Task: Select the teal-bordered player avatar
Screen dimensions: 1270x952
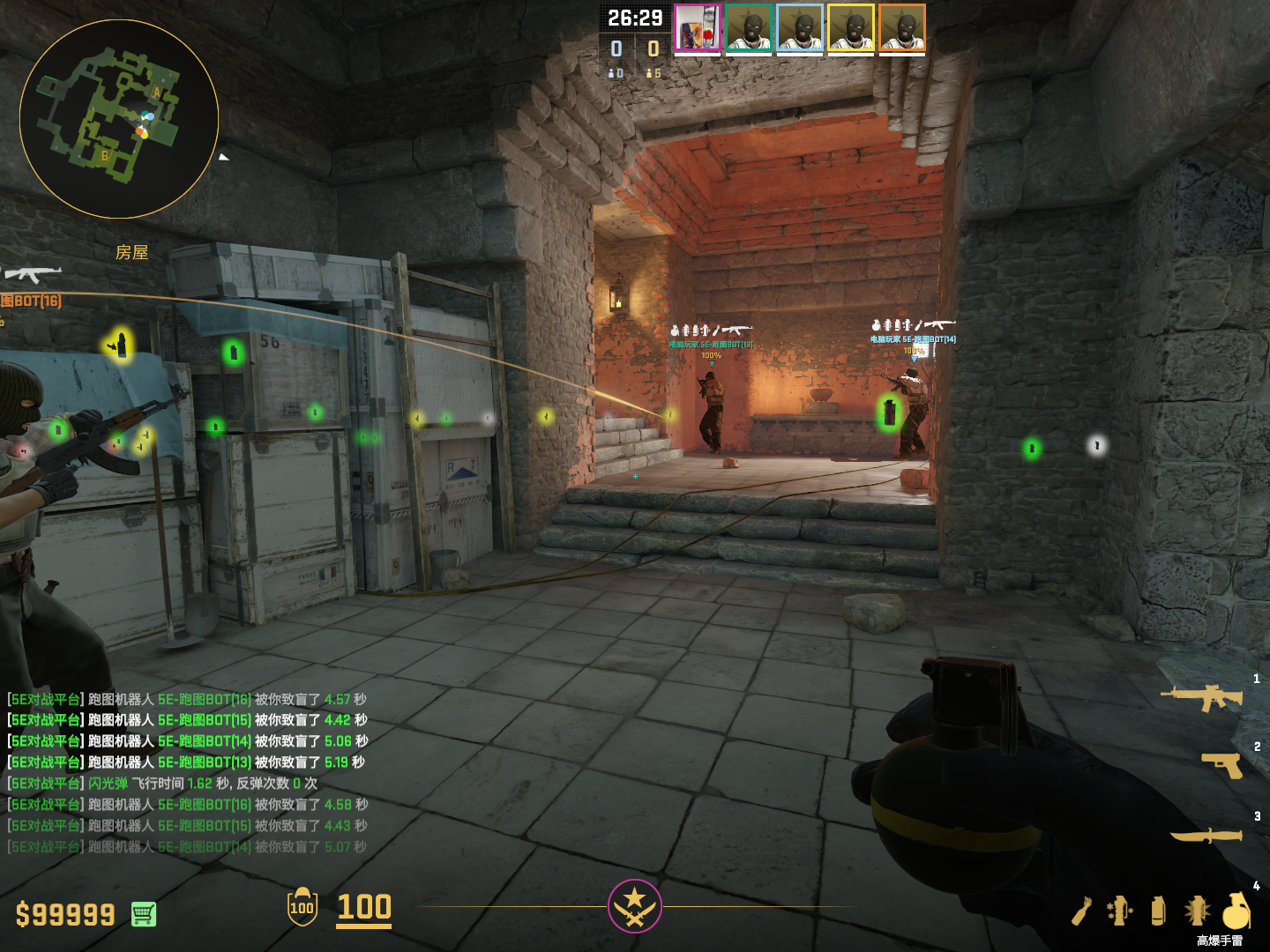Action: coord(749,28)
